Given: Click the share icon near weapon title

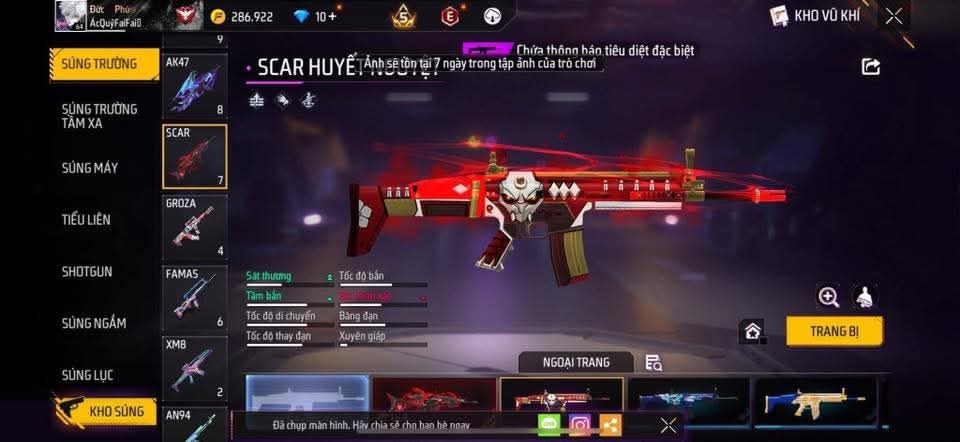Looking at the screenshot, I should [871, 67].
